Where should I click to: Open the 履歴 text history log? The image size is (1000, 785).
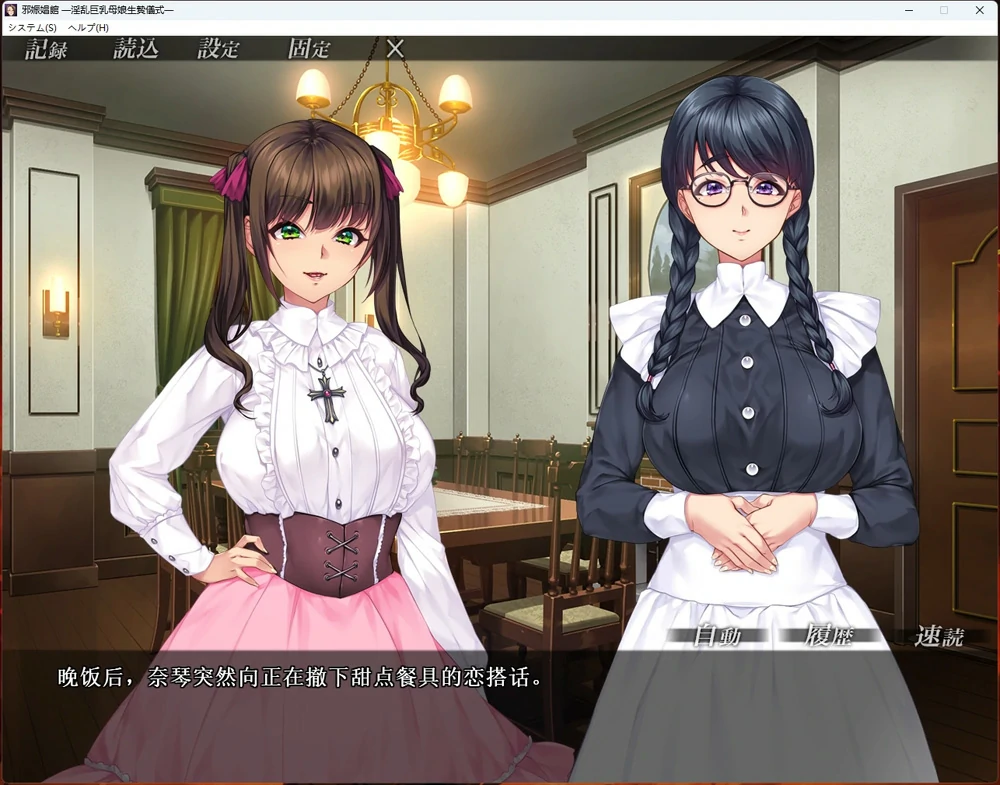(828, 636)
